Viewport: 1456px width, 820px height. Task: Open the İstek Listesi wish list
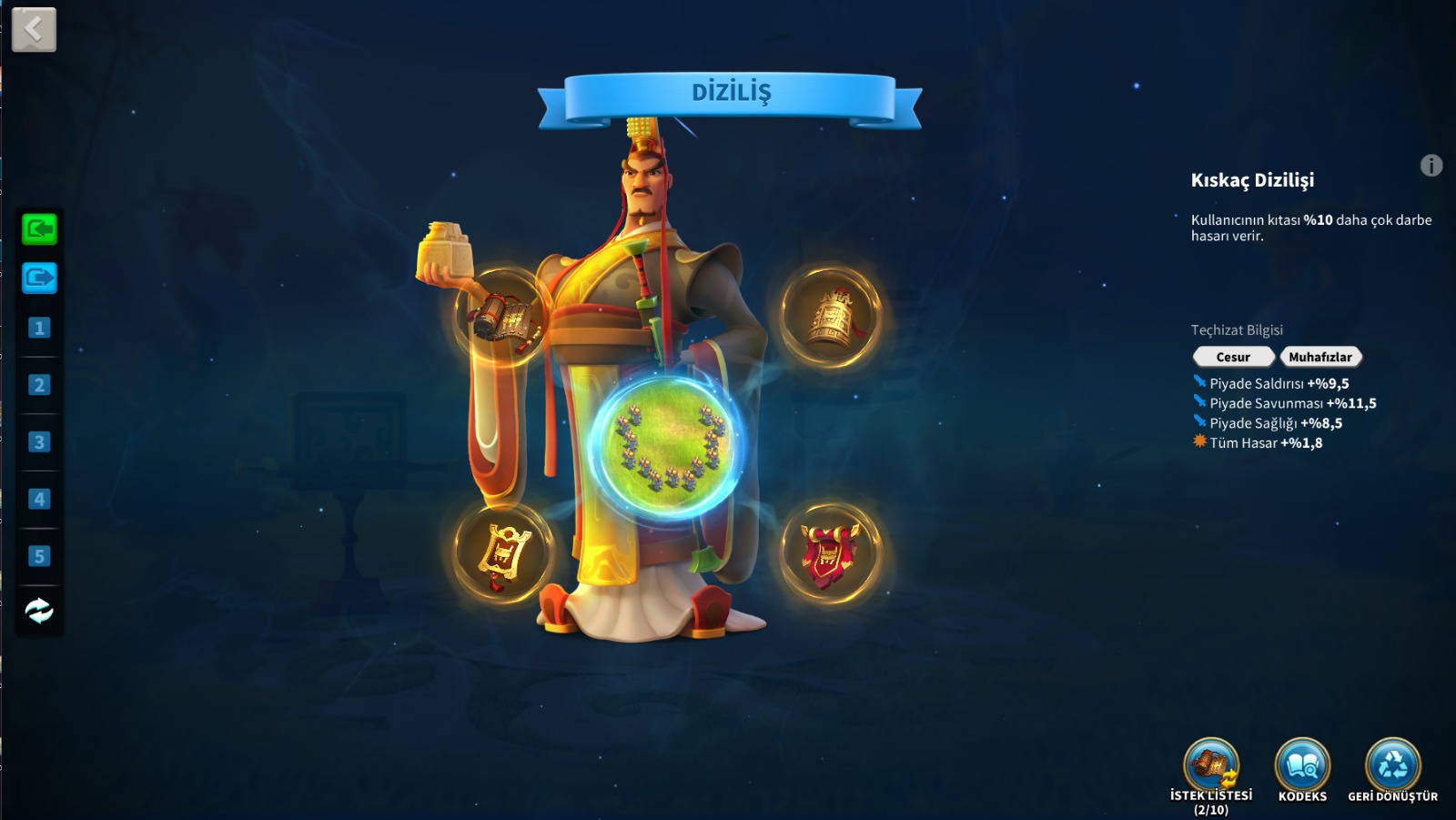(x=1211, y=766)
